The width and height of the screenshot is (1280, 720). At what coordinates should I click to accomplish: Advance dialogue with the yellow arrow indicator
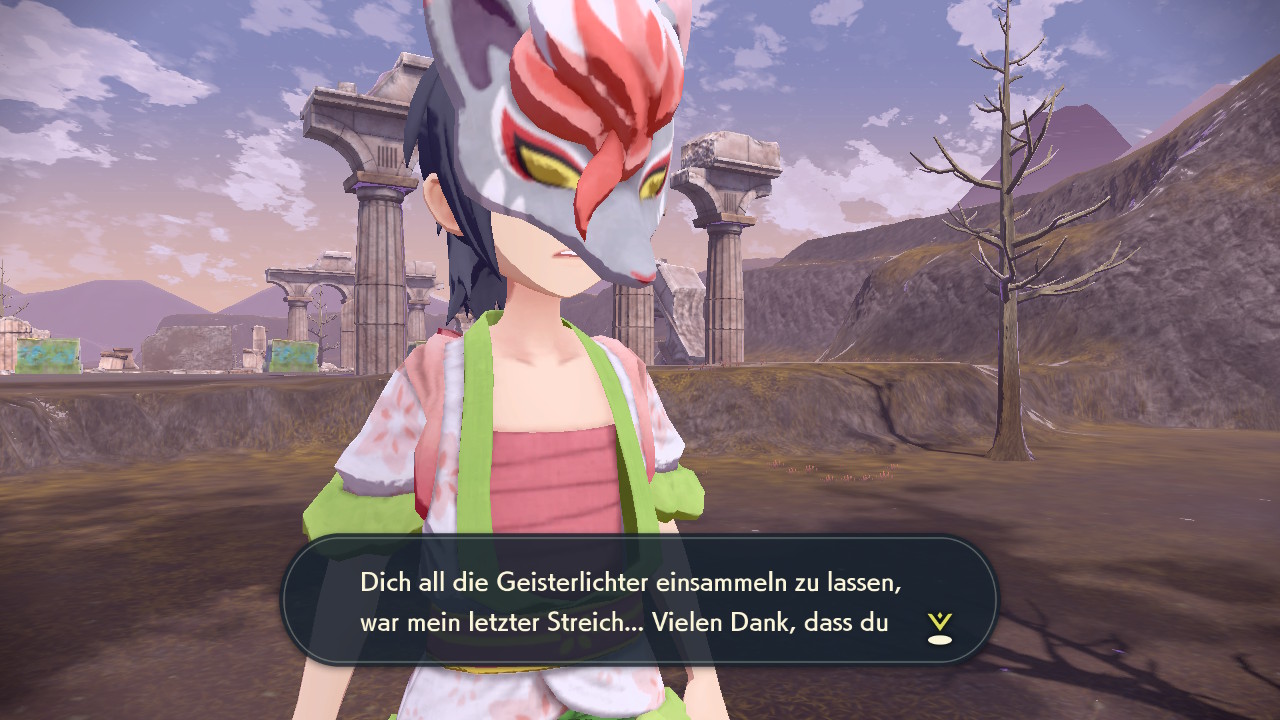click(x=939, y=627)
